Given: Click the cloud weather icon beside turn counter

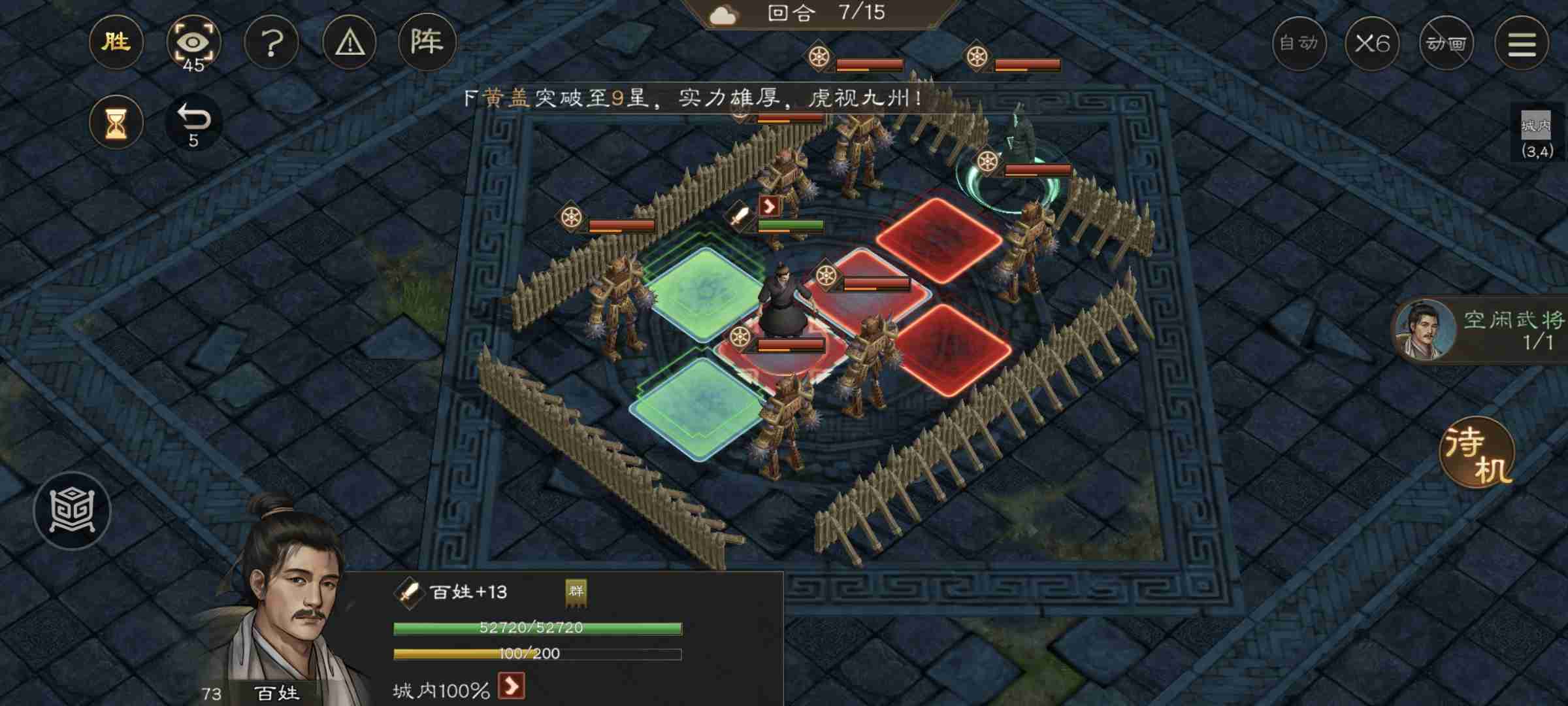Looking at the screenshot, I should click(x=723, y=16).
